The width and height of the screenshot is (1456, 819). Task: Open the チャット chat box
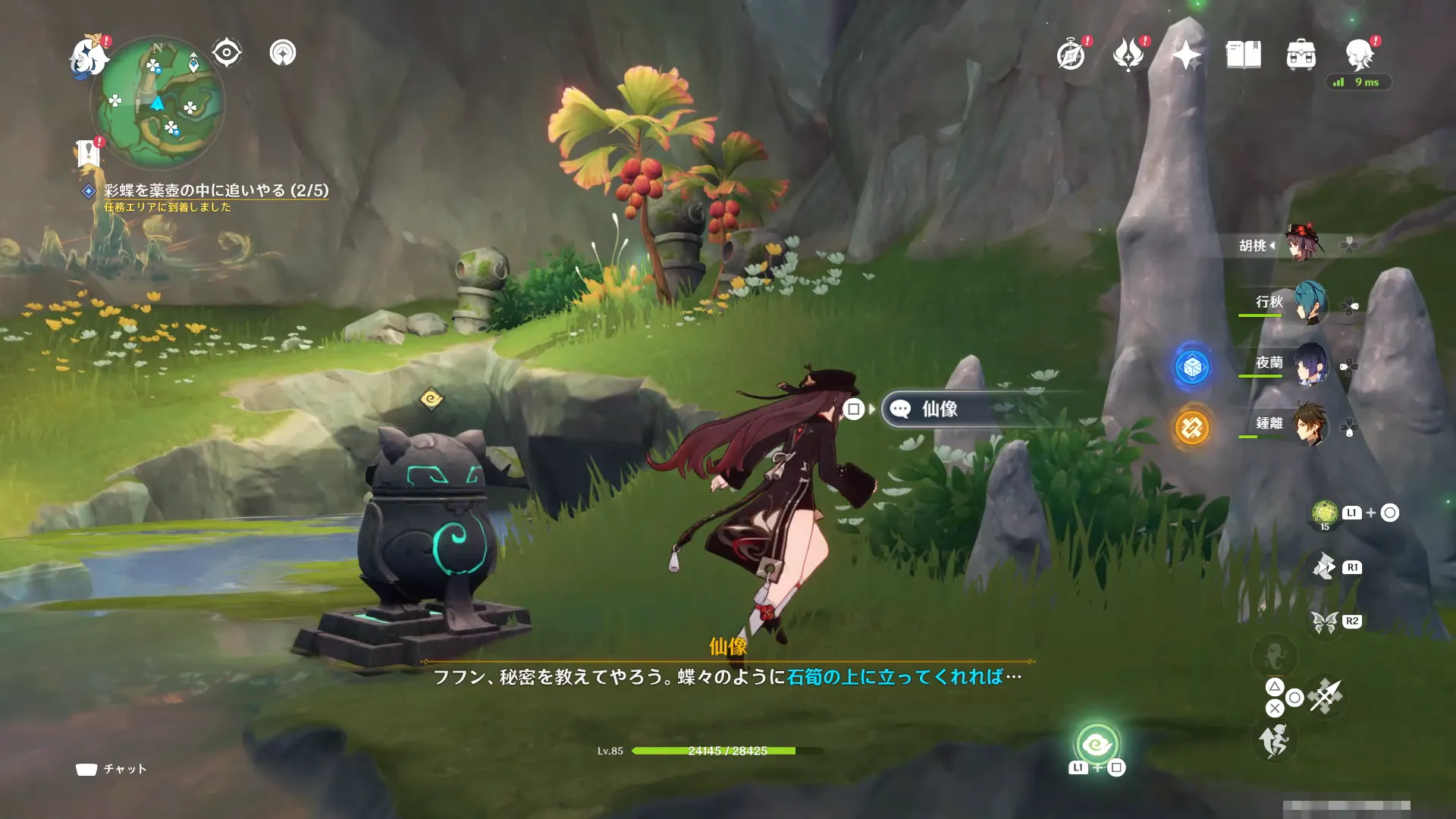[x=111, y=769]
